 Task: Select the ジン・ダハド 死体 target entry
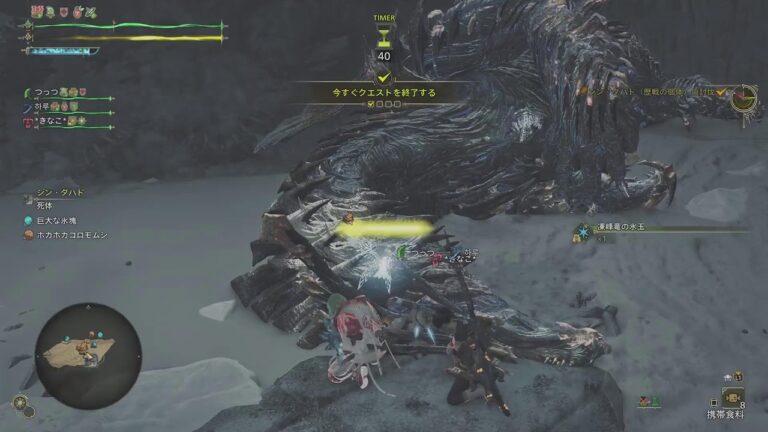[x=58, y=196]
